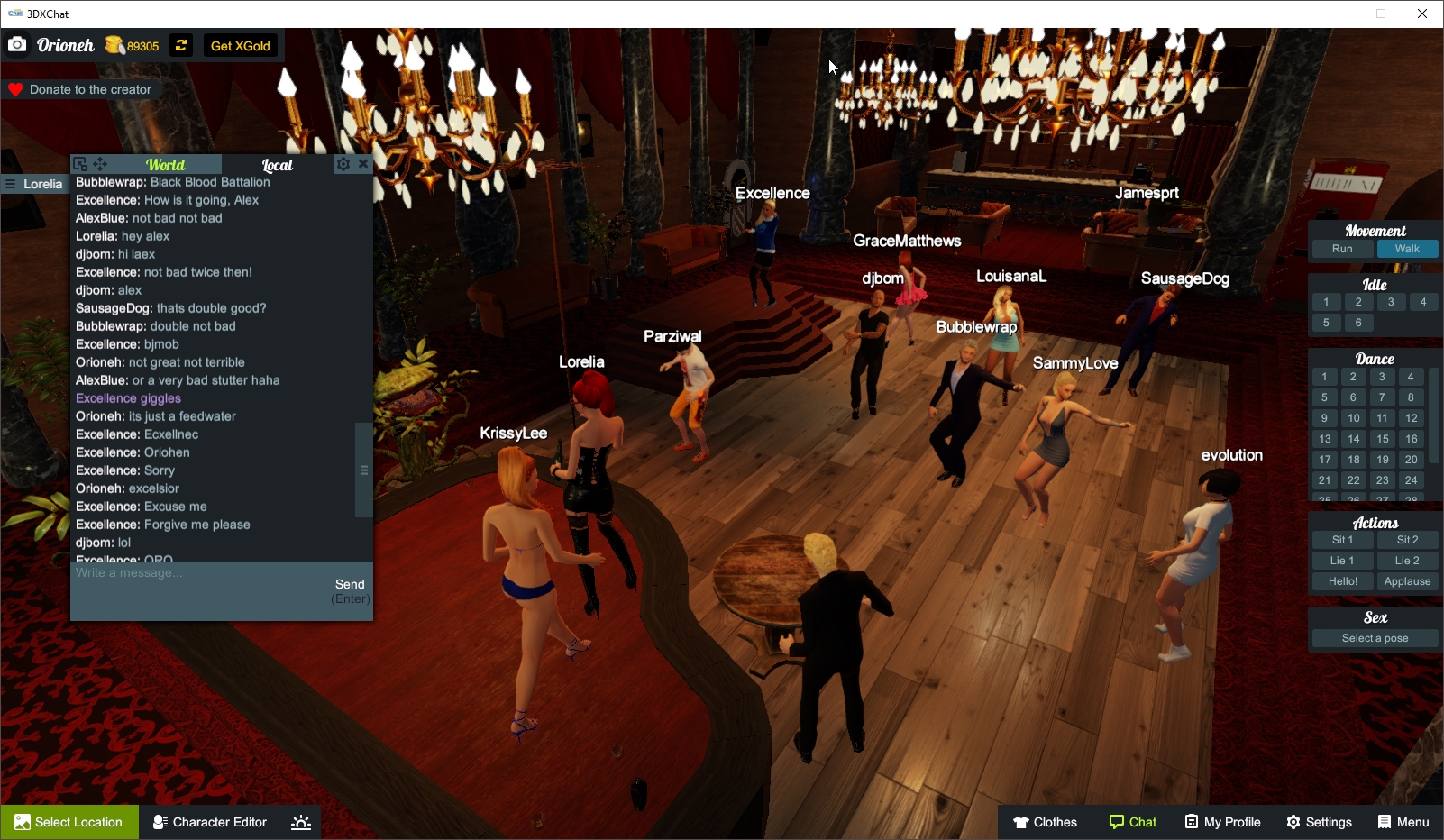This screenshot has width=1444, height=840.
Task: Enable Walk movement mode
Action: 1408,249
